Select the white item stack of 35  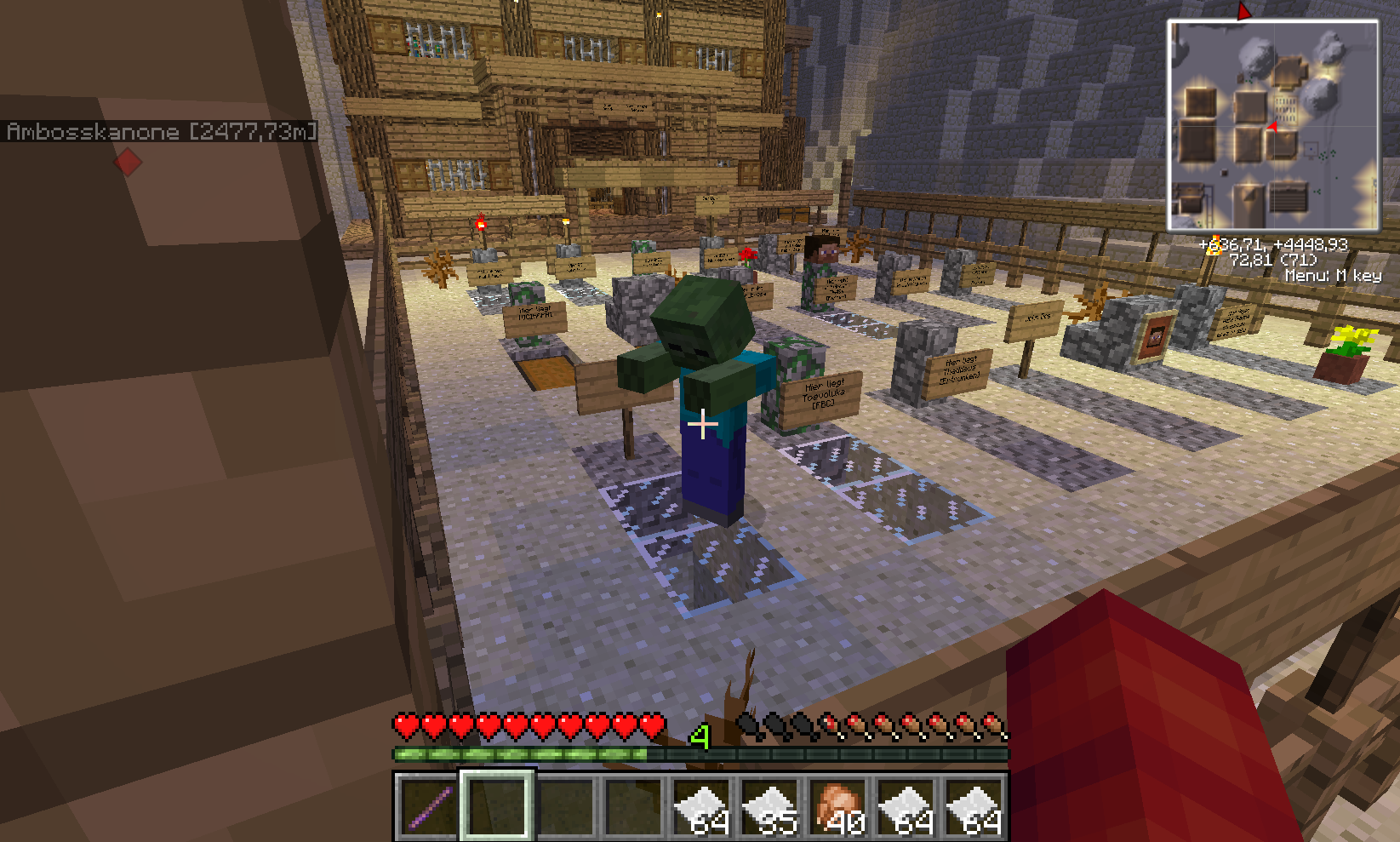pos(769,805)
